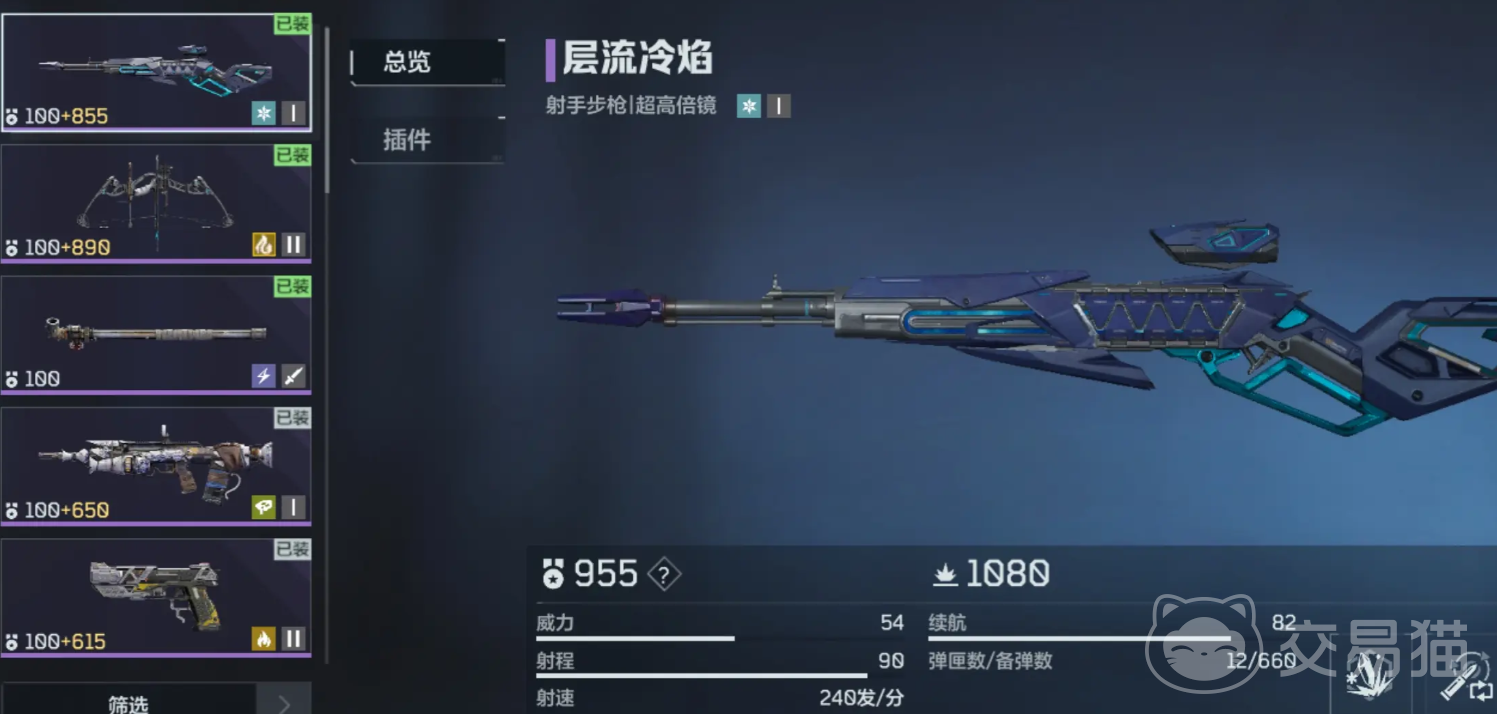
Task: Select the 层流冷焰 sniper rifle card
Action: point(155,73)
